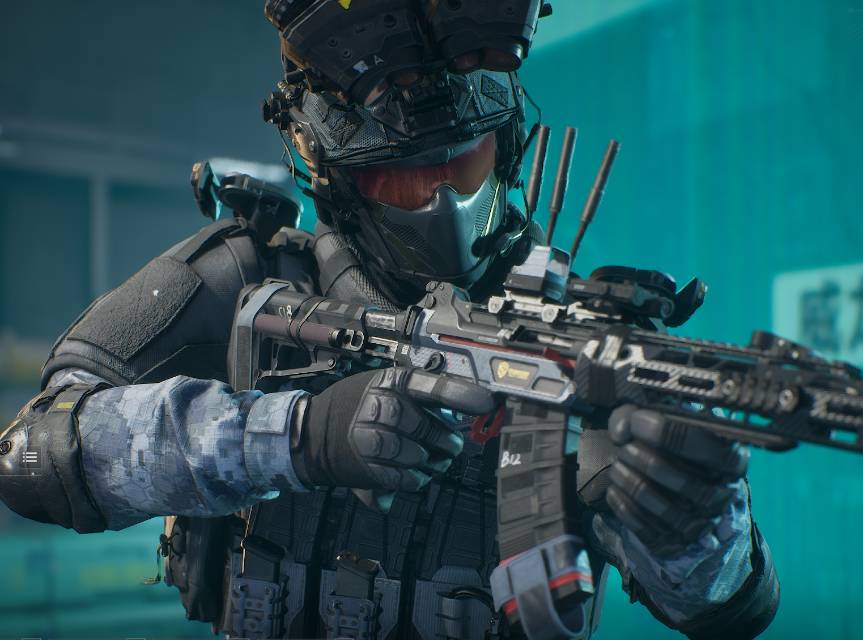This screenshot has height=640, width=863.
Task: Open the small white list menu icon
Action: (x=30, y=458)
